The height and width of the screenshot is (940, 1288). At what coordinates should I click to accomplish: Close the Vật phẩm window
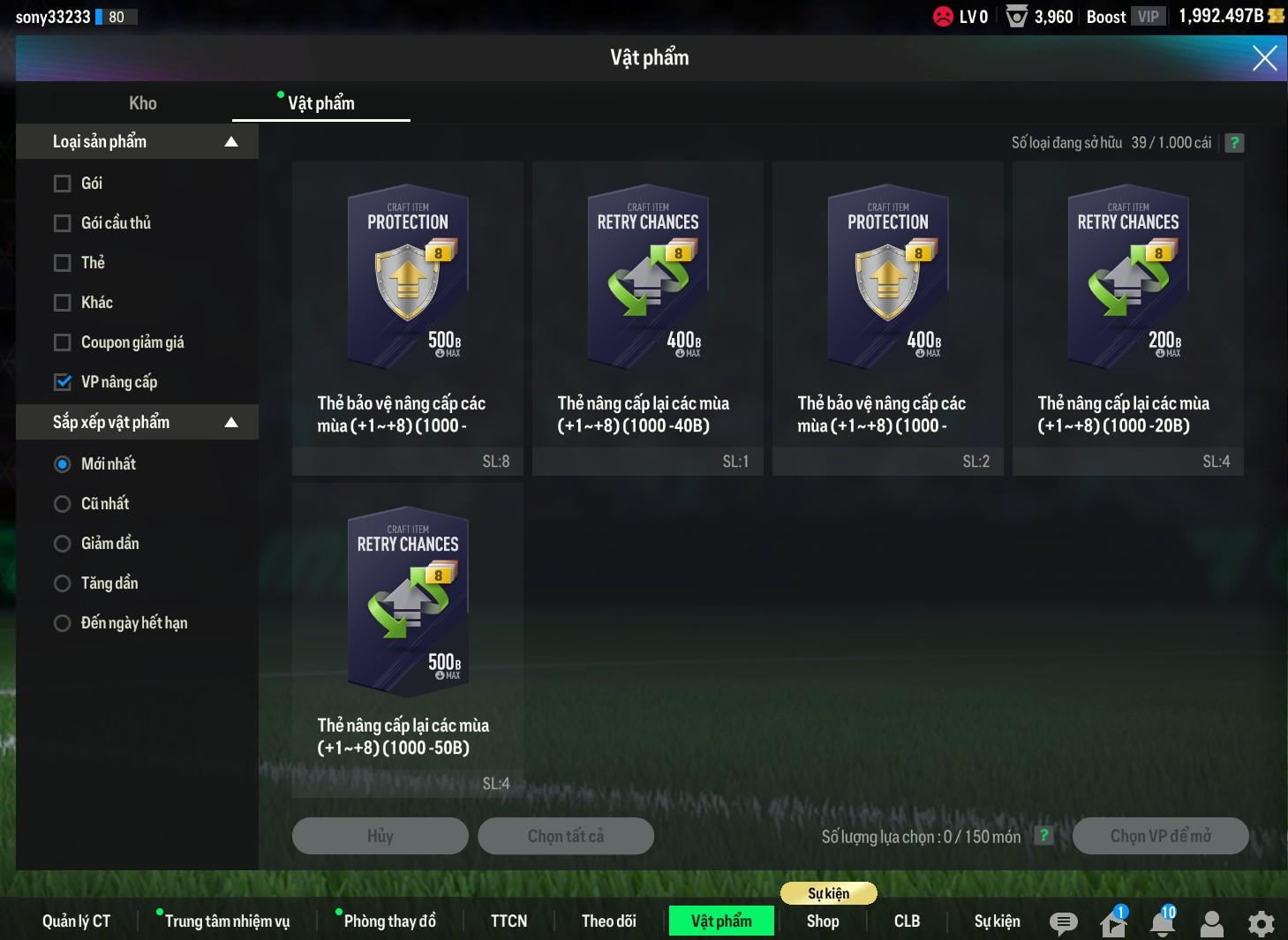[1264, 58]
